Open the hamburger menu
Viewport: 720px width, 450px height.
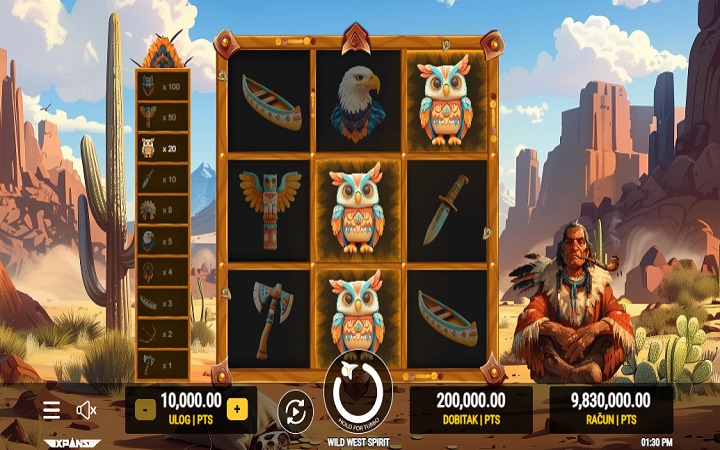(52, 409)
